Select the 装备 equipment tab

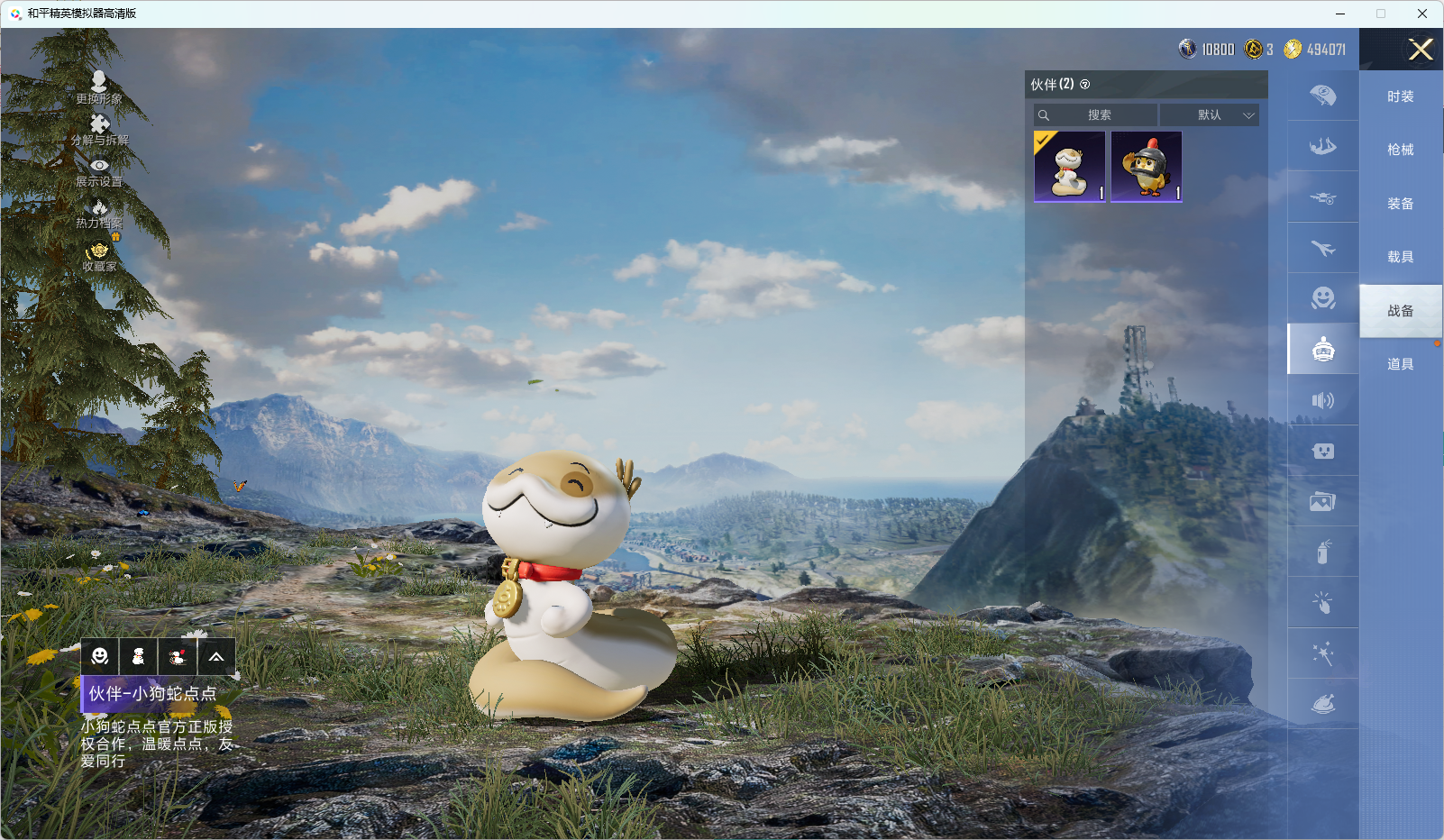point(1400,204)
